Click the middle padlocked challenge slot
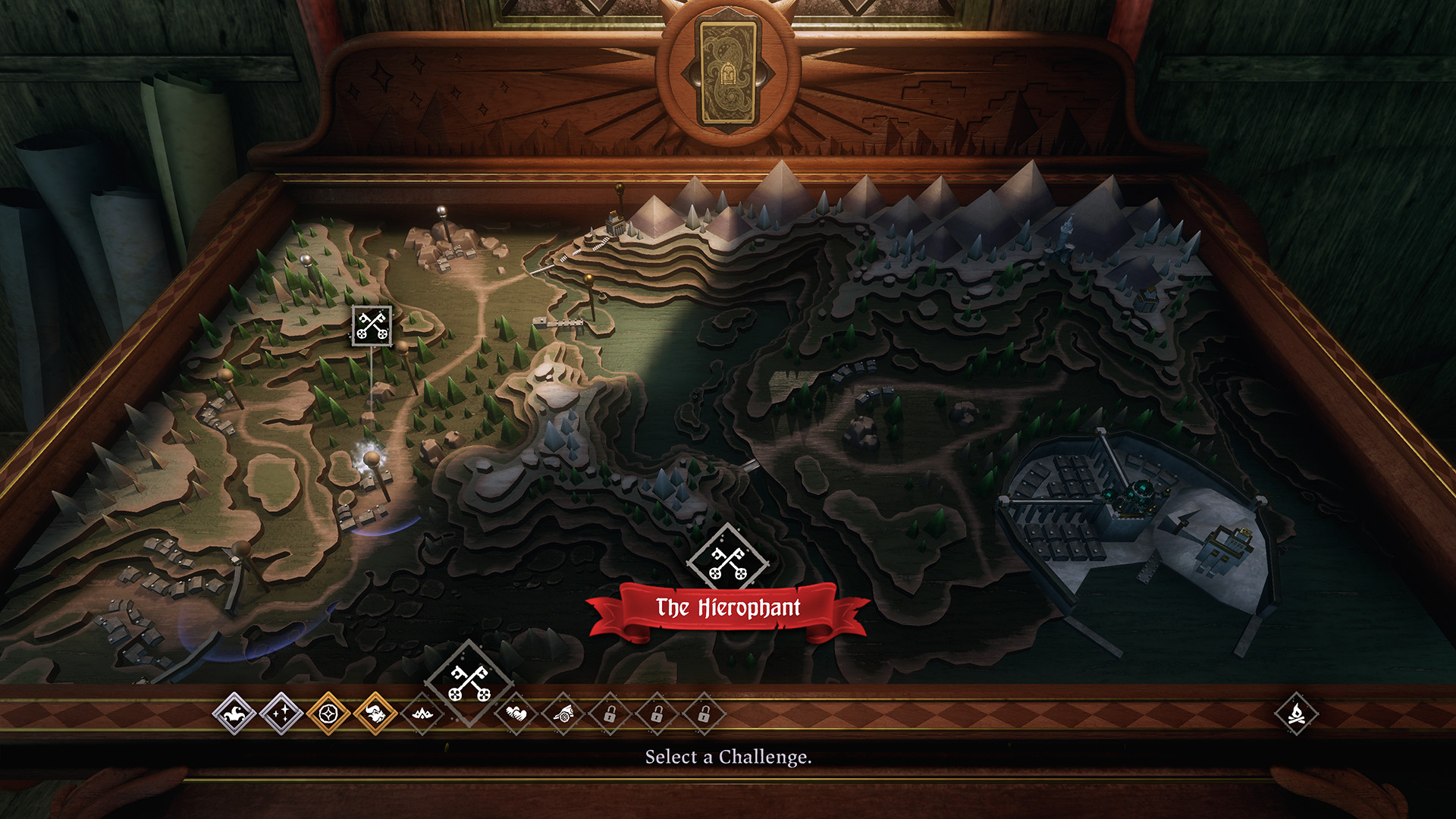 (x=657, y=714)
